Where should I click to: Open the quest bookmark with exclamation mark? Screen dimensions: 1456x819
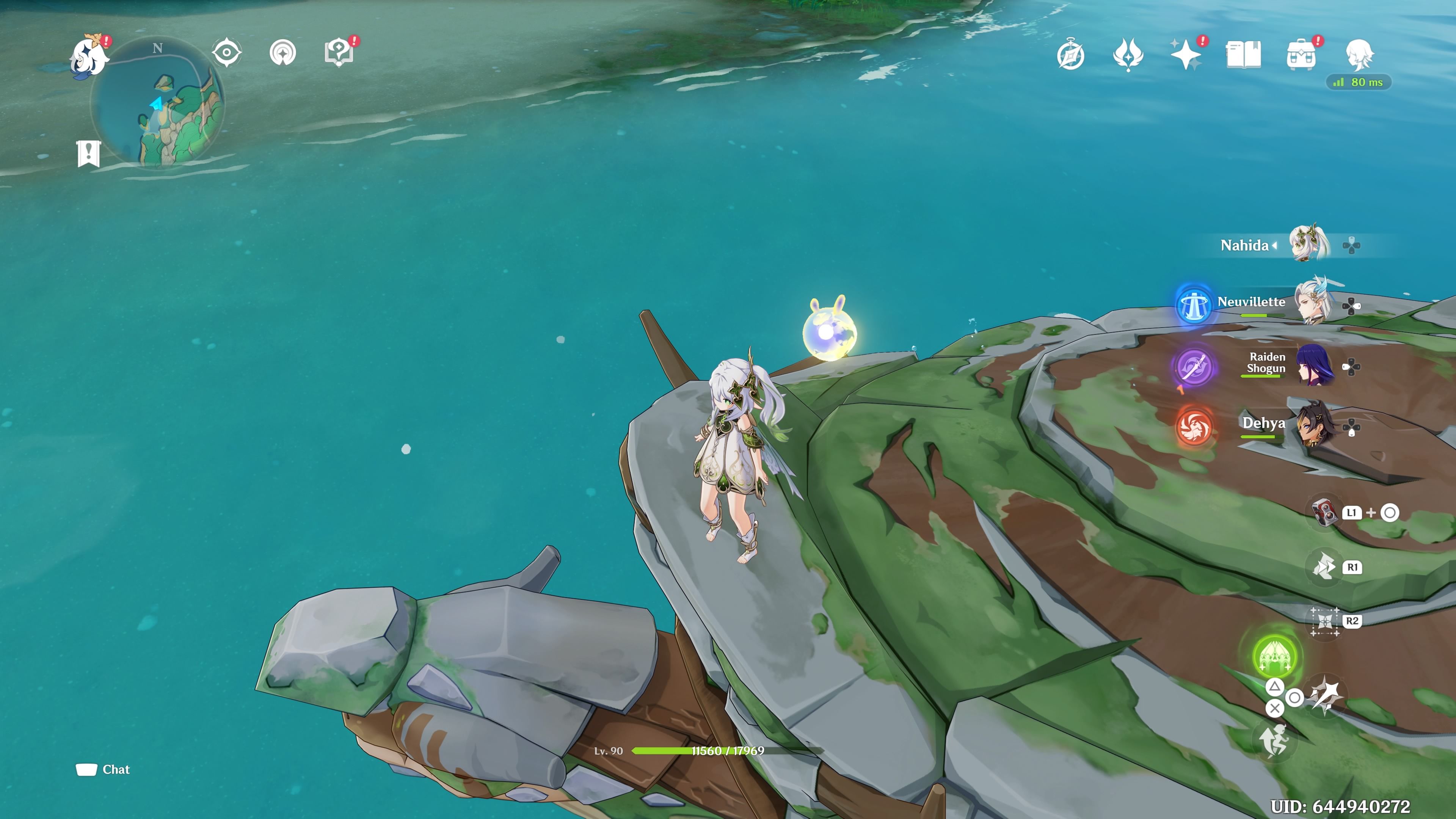88,153
